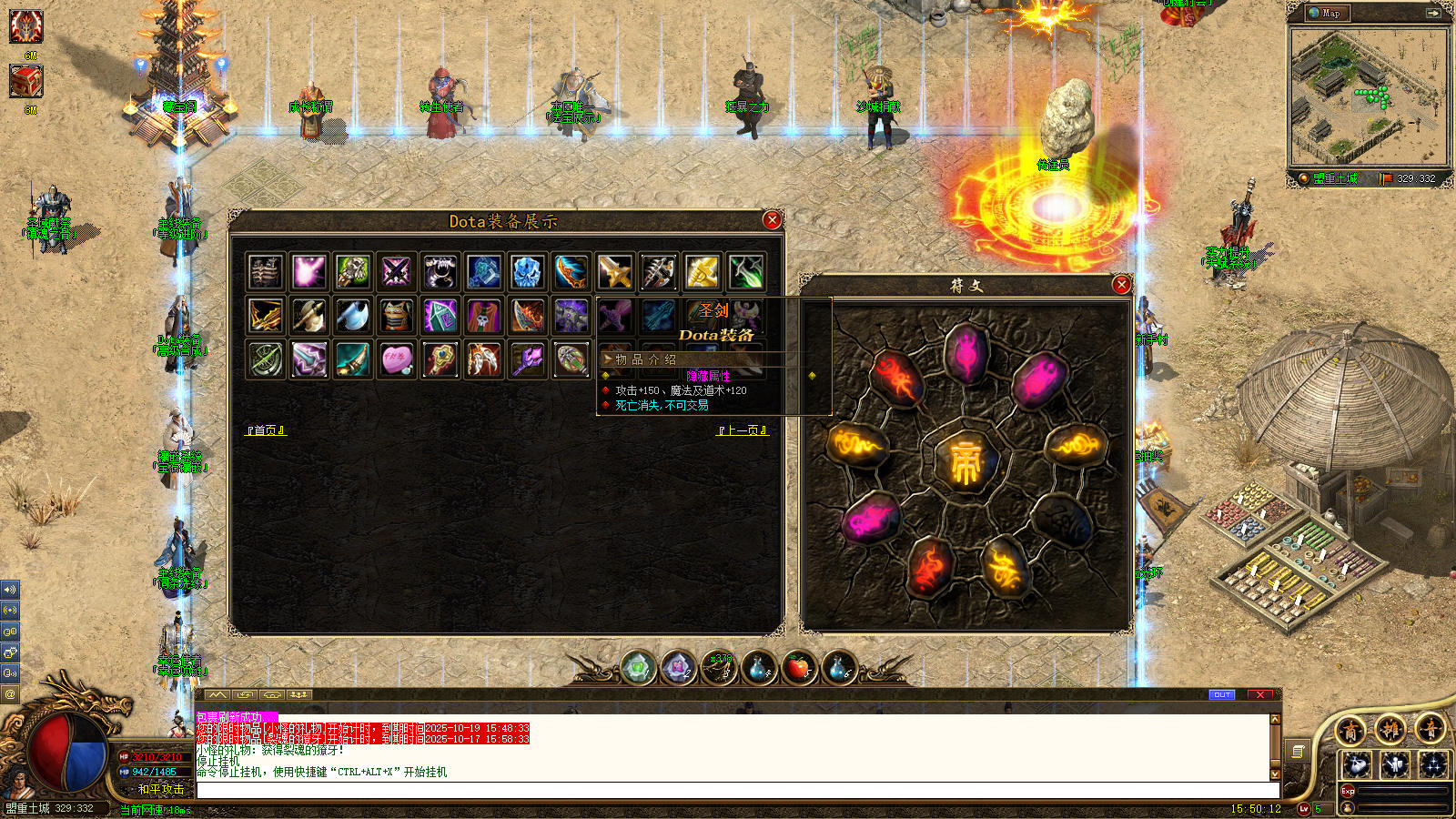Close the chat window with red X
This screenshot has height=819, width=1456.
tap(1260, 694)
